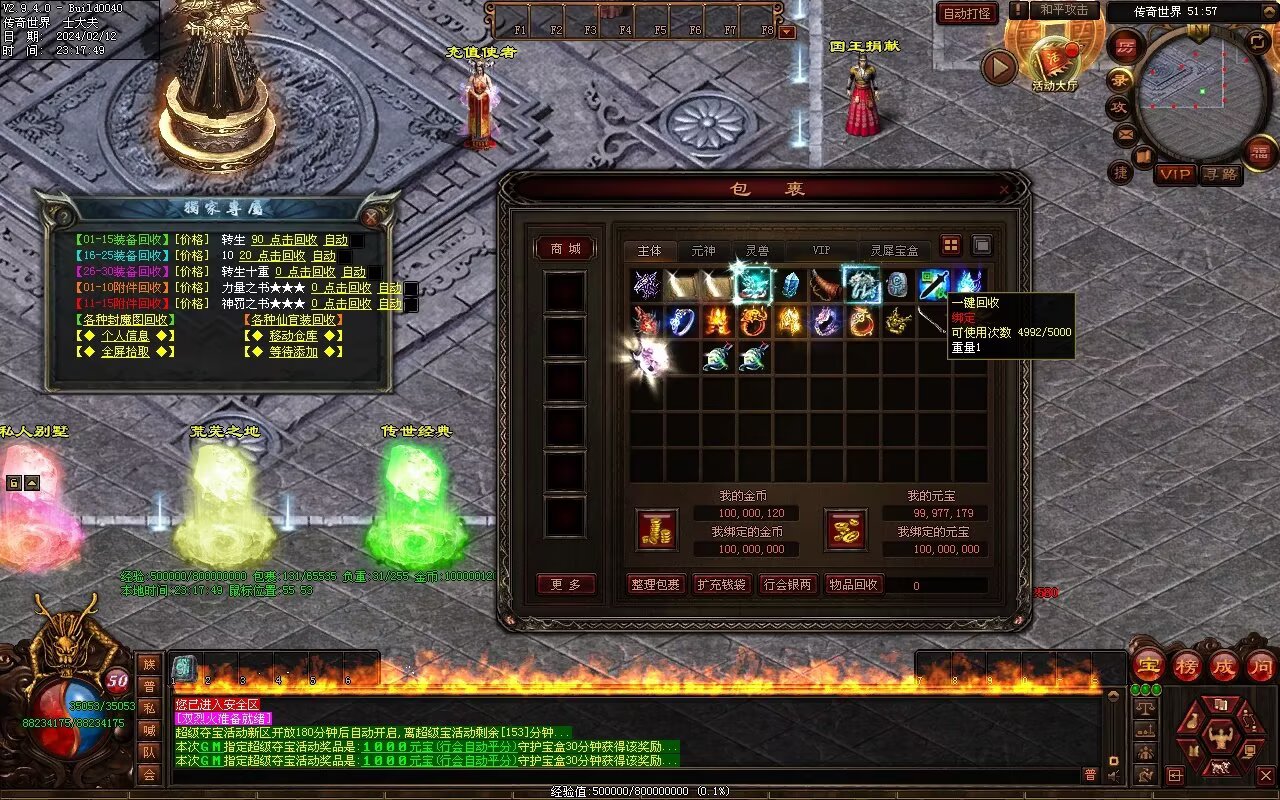Screen dimensions: 1280x800
Task: Close the 包裹 inventory window
Action: click(x=1004, y=189)
